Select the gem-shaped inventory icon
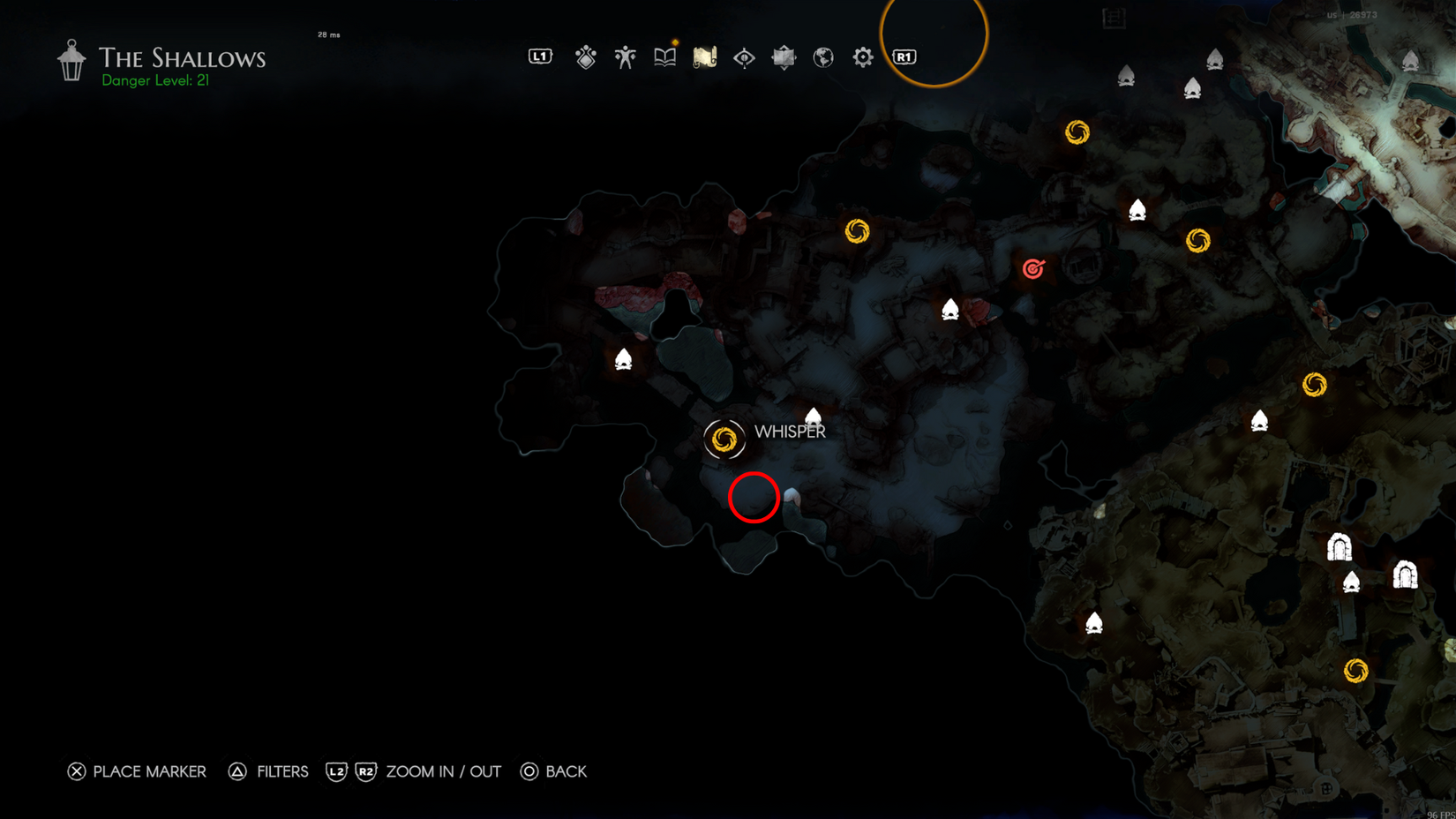Screen dimensions: 1456x819 pyautogui.click(x=585, y=56)
